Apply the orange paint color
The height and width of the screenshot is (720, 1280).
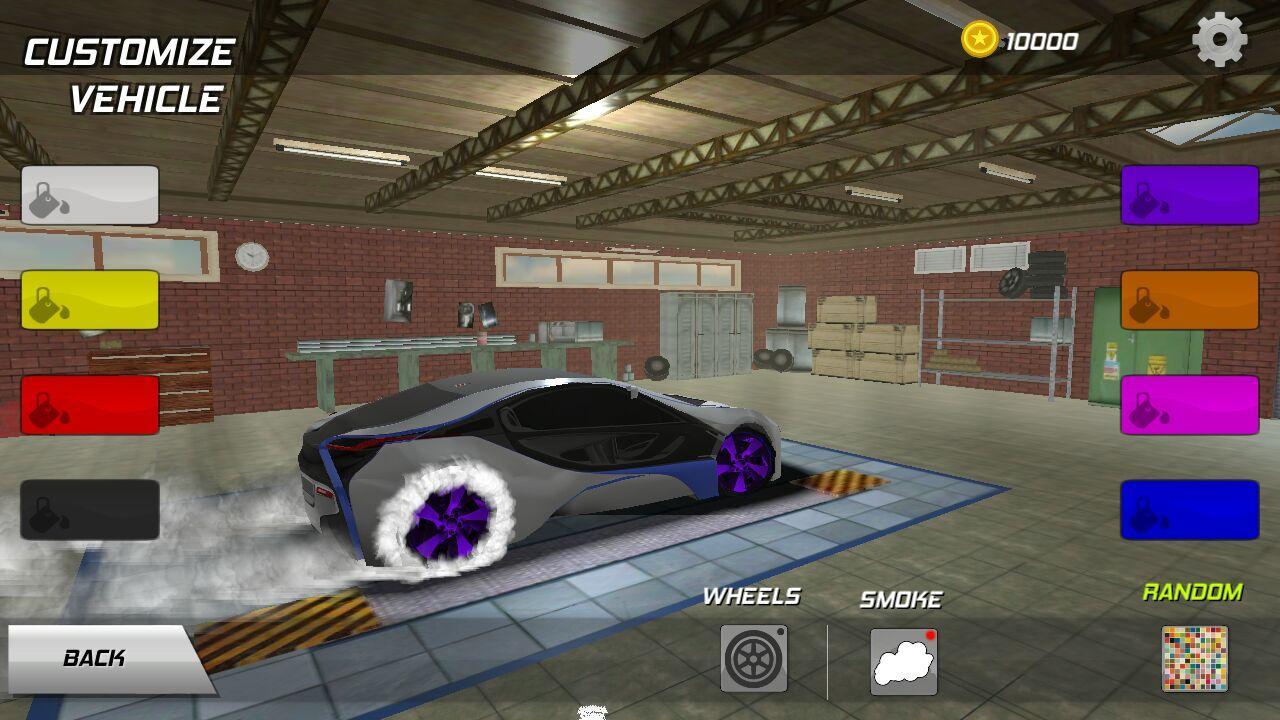1189,300
